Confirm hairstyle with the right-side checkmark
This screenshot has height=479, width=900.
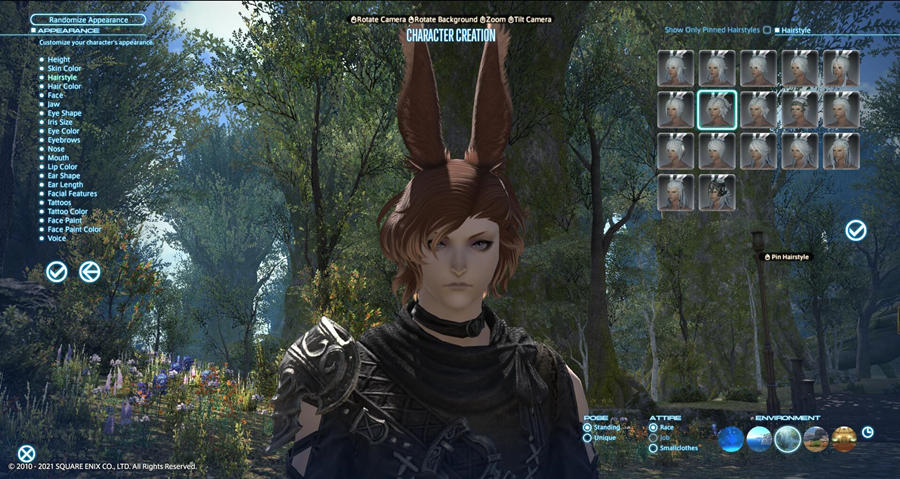(x=856, y=231)
